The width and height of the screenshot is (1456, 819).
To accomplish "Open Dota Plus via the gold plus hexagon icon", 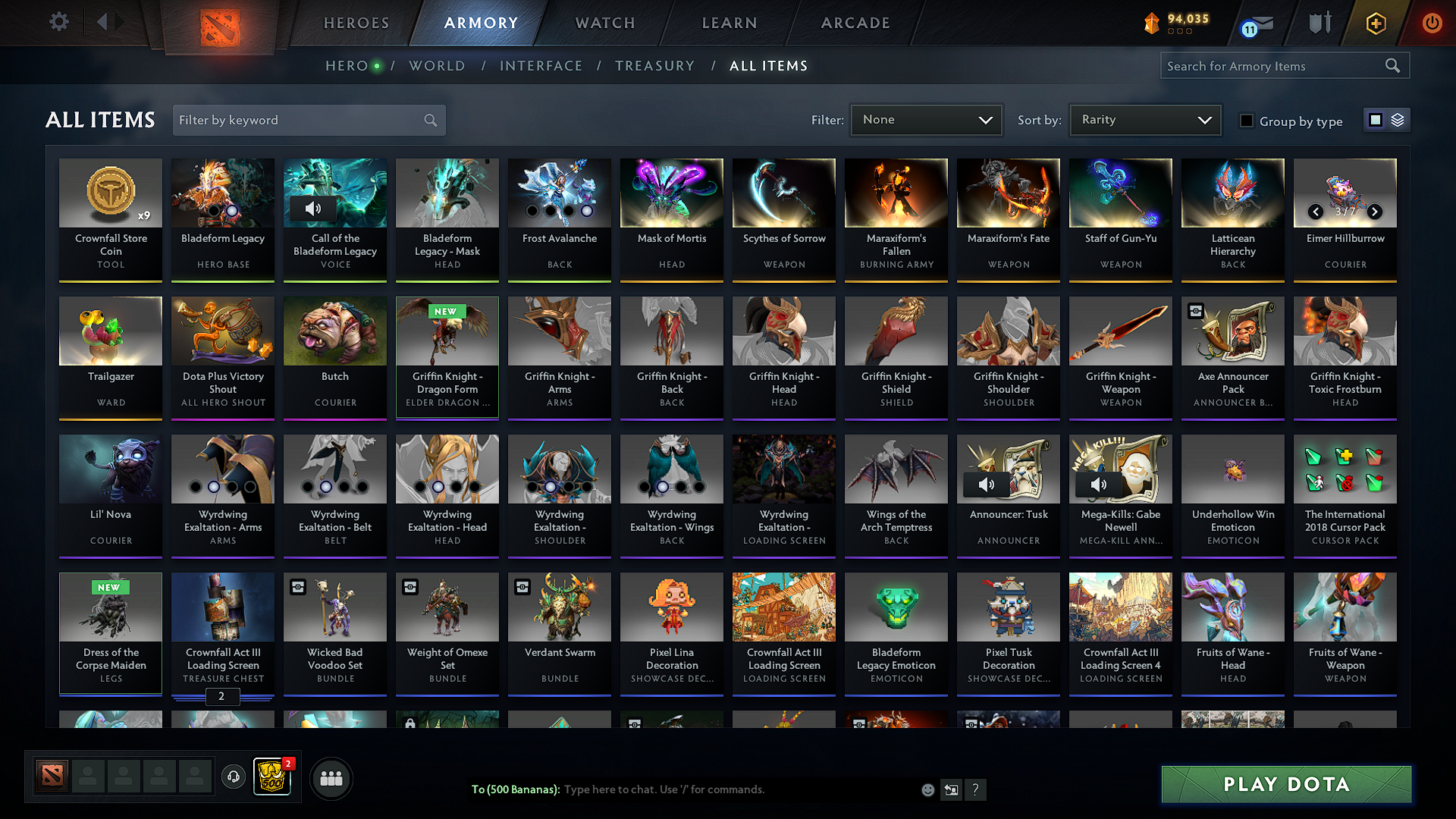I will click(1376, 24).
